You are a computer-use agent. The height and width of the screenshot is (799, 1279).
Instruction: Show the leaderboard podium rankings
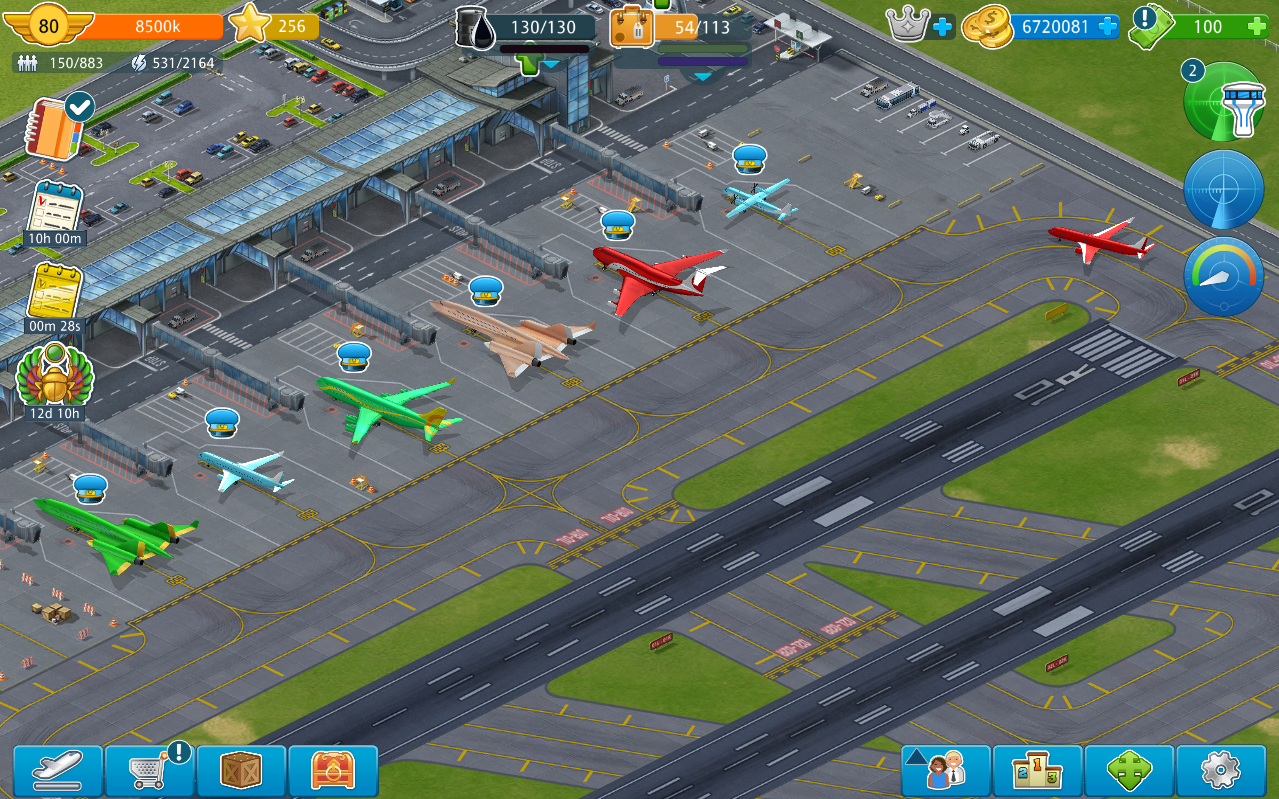pyautogui.click(x=1037, y=771)
